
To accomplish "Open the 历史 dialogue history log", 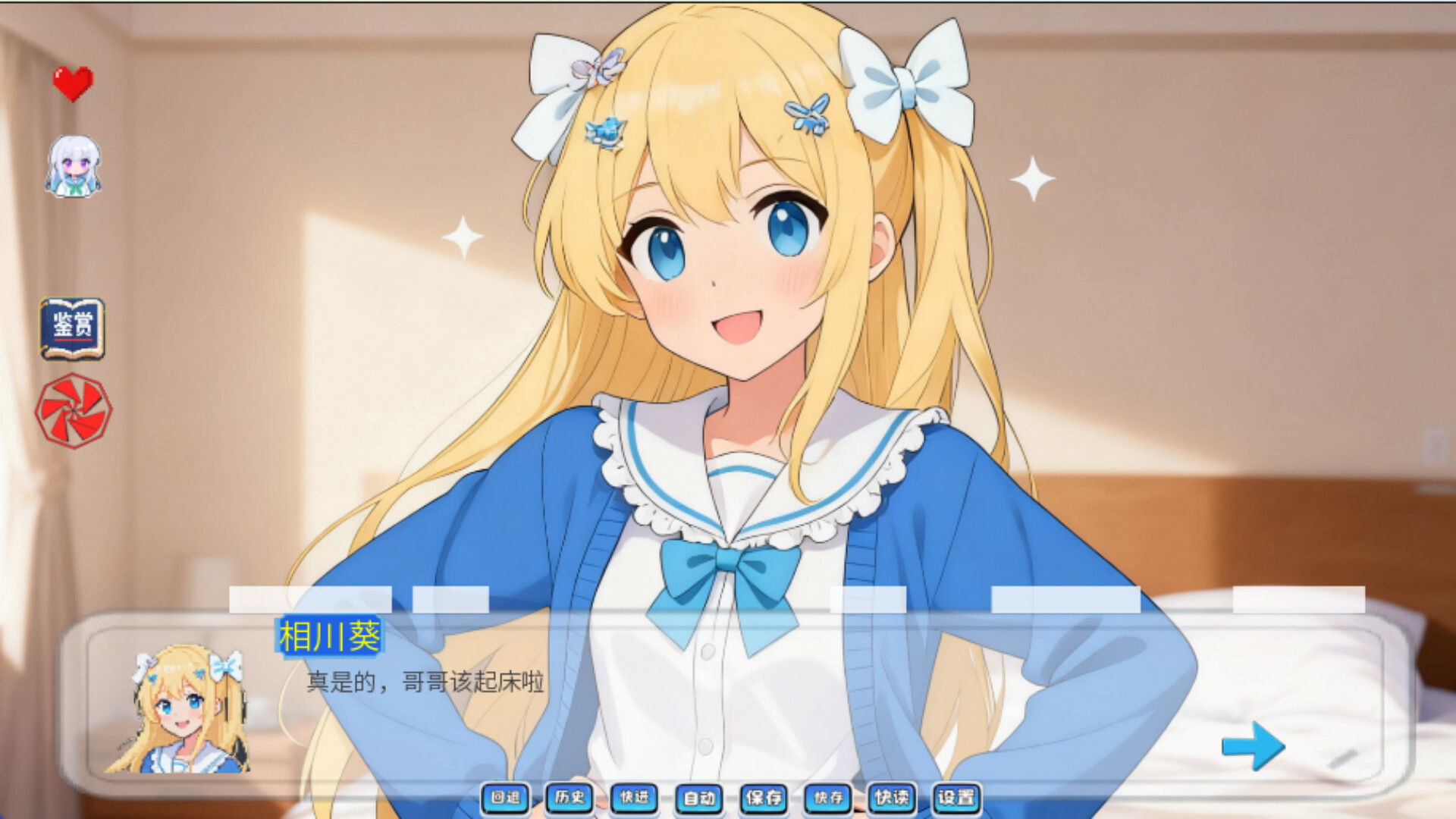I will click(570, 798).
